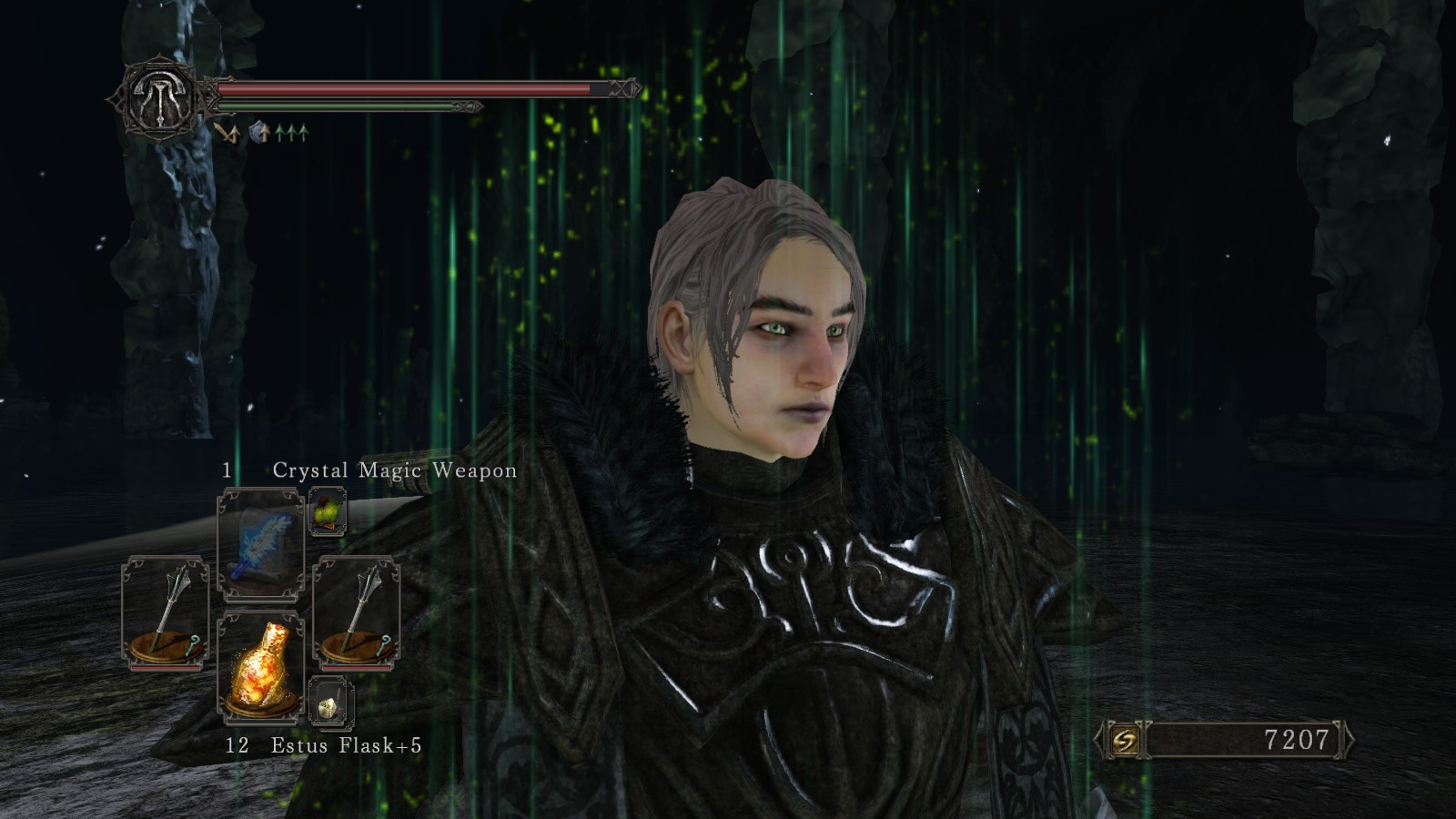
Task: Inspect the shield defense buff status icon
Action: tap(259, 134)
